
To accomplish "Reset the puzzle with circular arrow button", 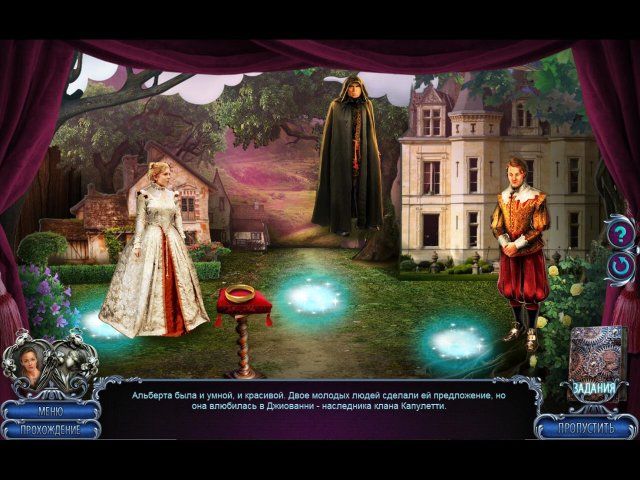I will coord(620,267).
